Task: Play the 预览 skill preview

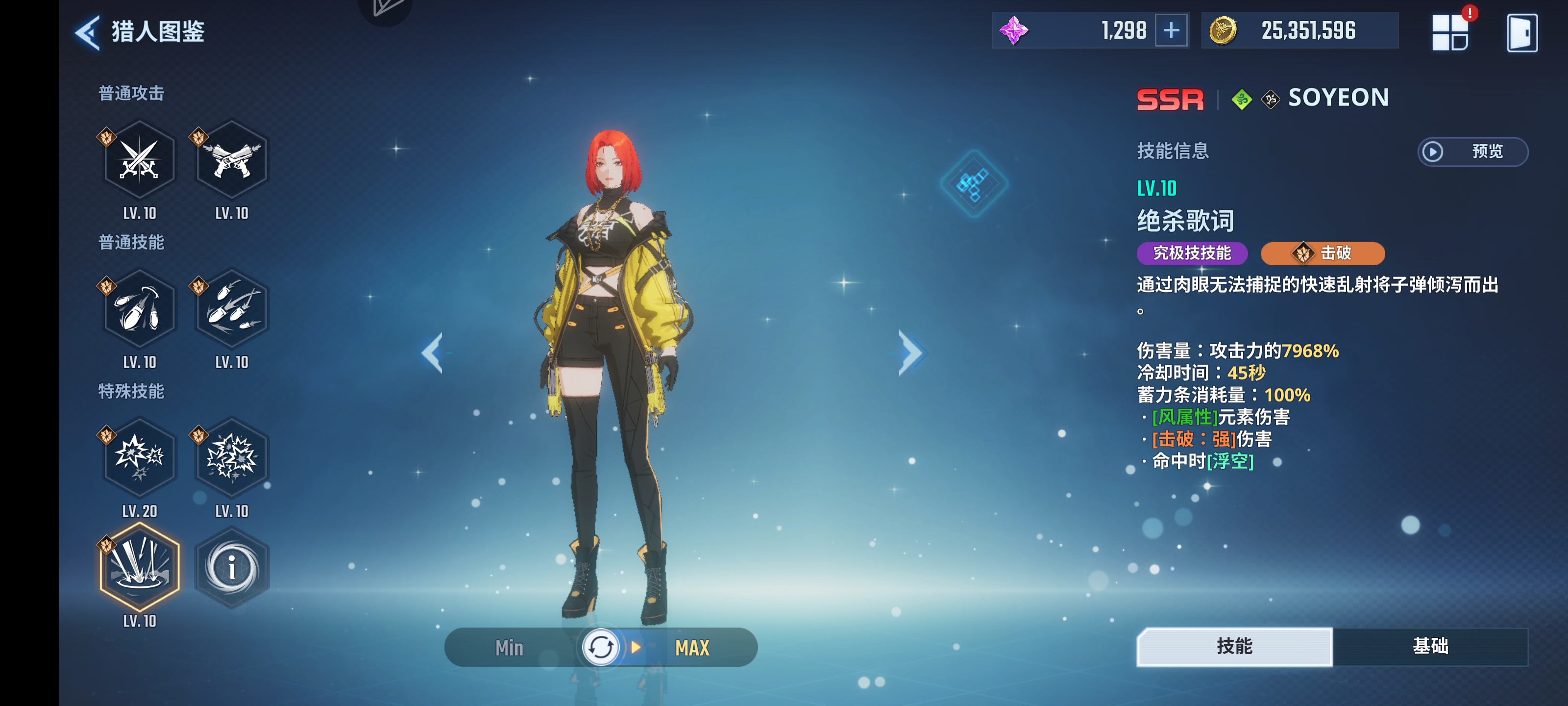Action: click(1472, 151)
